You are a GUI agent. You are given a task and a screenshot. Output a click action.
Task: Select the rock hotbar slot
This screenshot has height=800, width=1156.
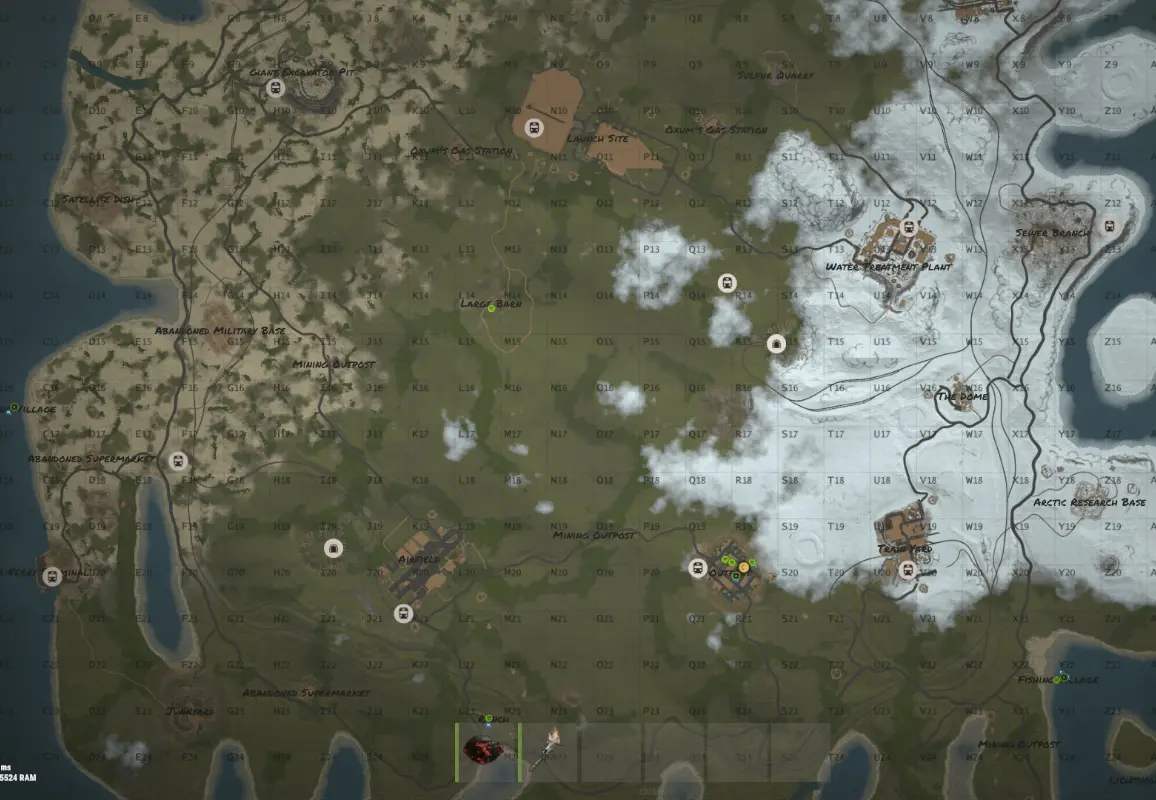tap(488, 752)
